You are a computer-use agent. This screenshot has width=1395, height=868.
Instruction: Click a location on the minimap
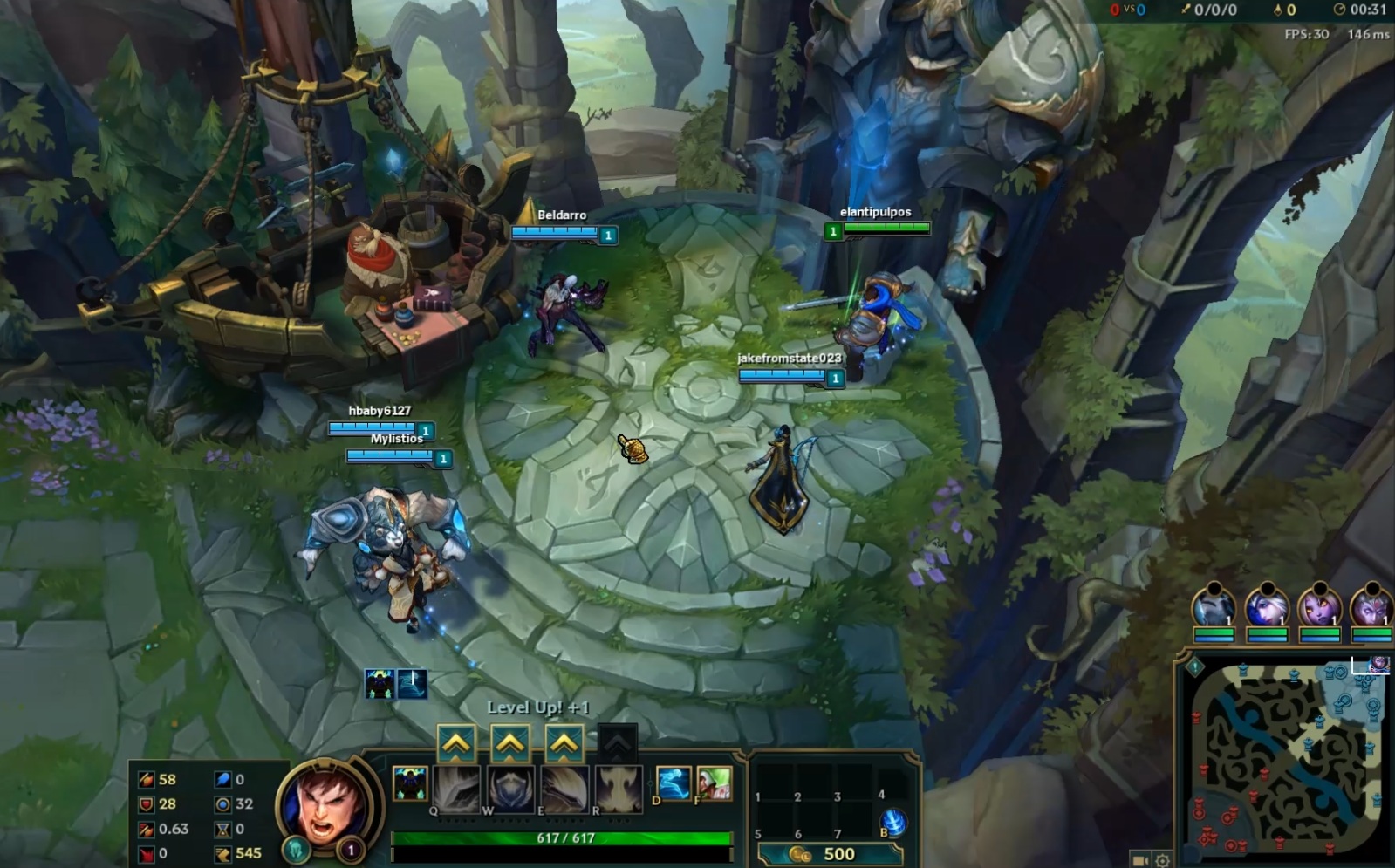(1282, 759)
